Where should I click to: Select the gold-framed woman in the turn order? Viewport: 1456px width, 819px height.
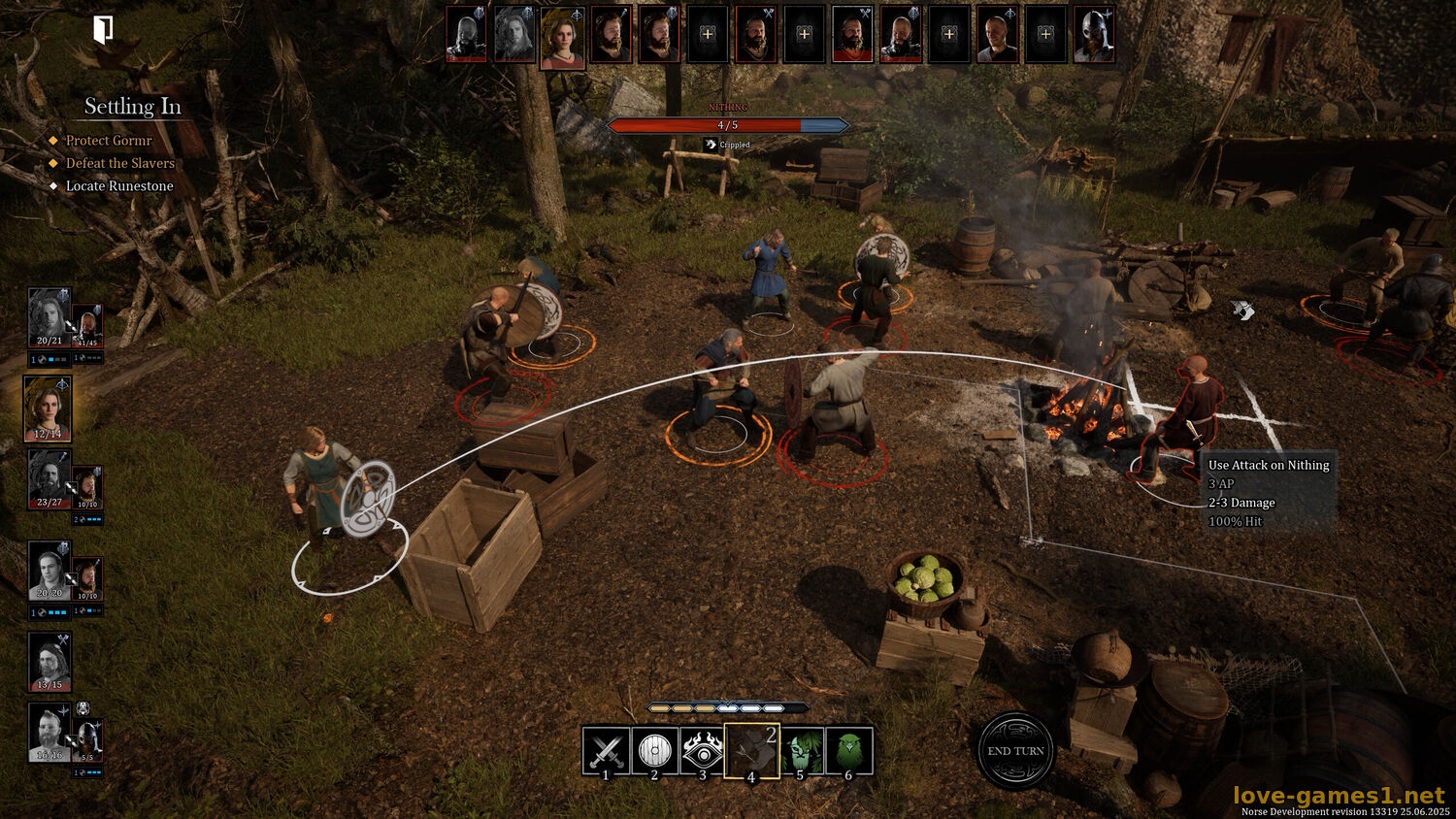[562, 37]
